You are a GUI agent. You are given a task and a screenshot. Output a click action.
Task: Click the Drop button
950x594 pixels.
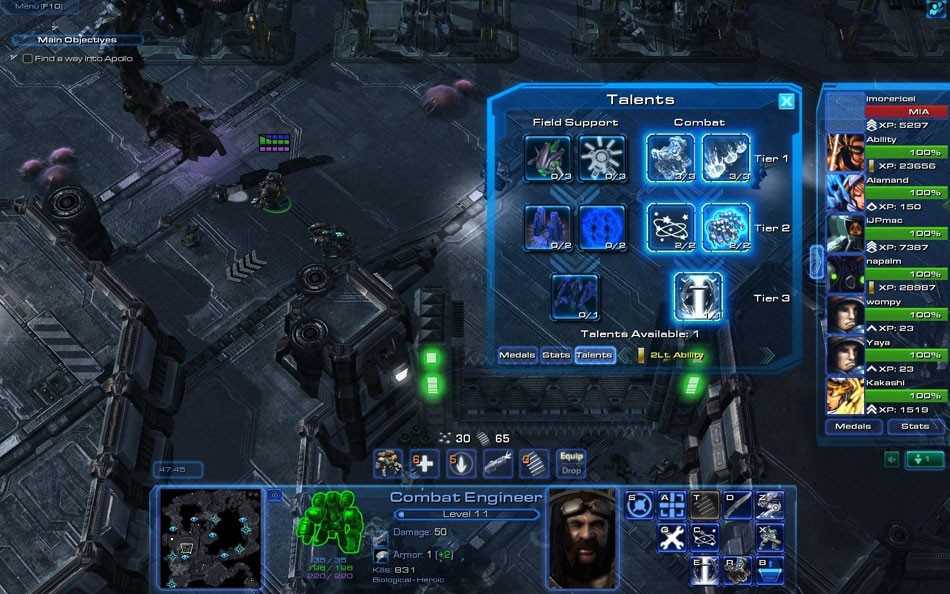571,470
